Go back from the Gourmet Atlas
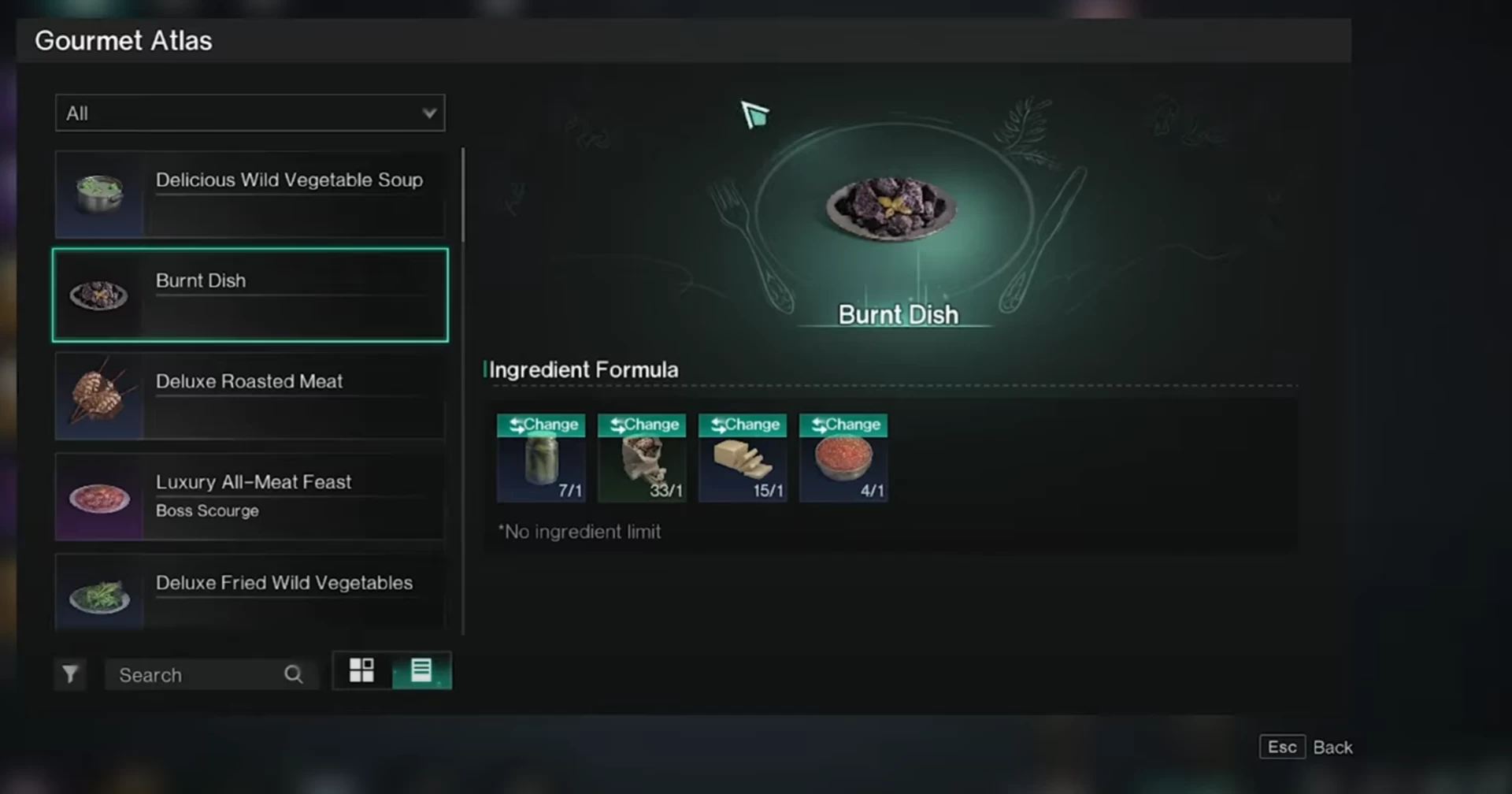 click(x=1306, y=747)
